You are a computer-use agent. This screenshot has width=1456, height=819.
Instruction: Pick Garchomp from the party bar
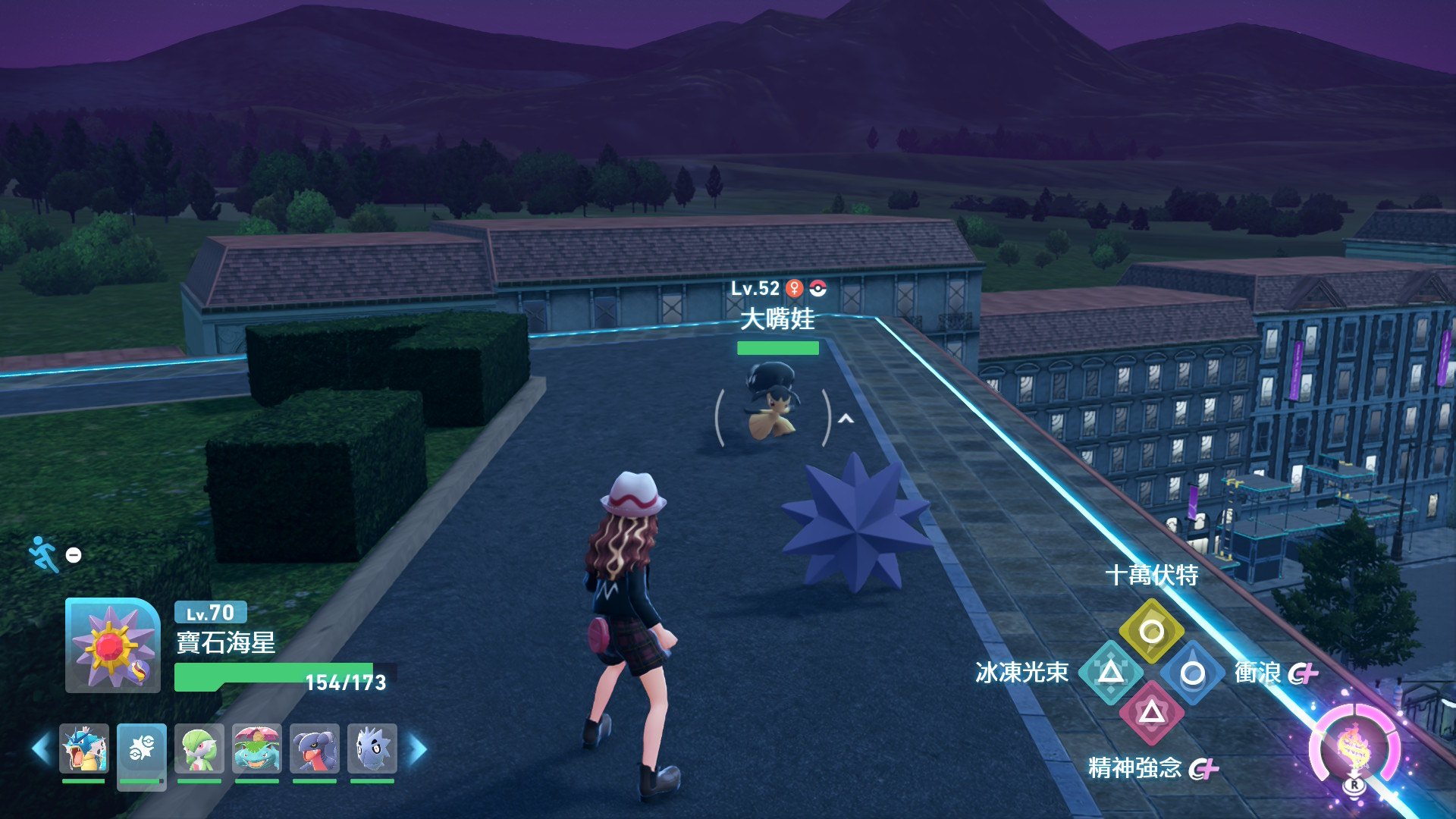coord(315,748)
